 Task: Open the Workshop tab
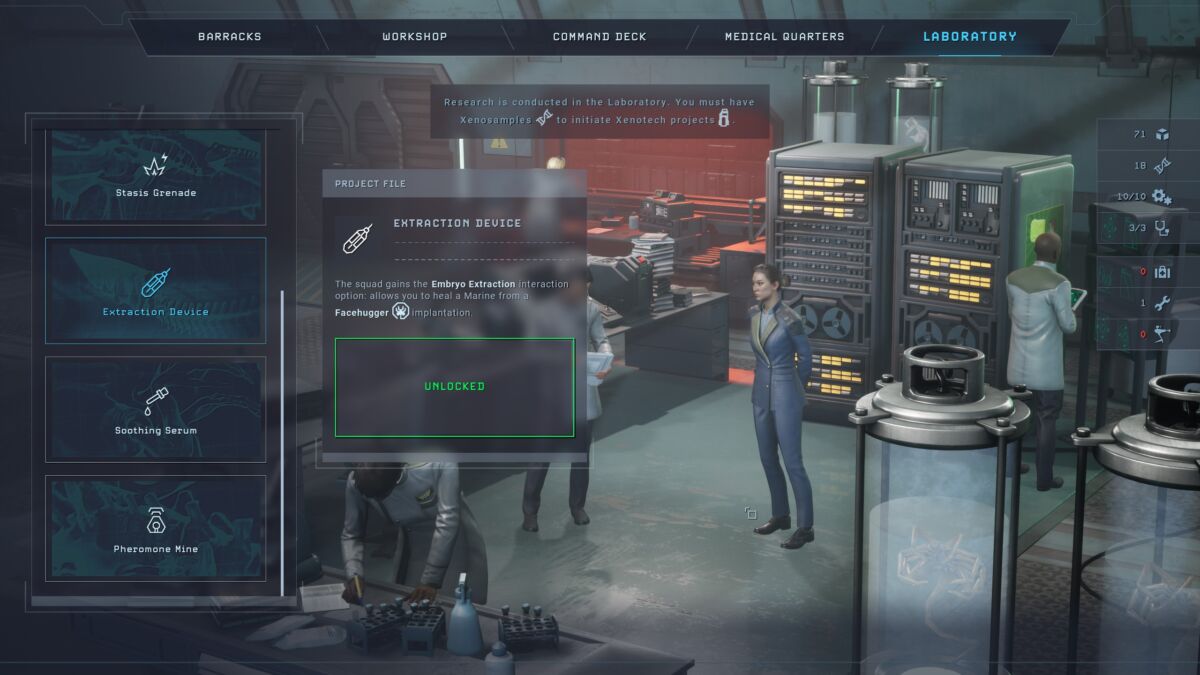[x=414, y=37]
